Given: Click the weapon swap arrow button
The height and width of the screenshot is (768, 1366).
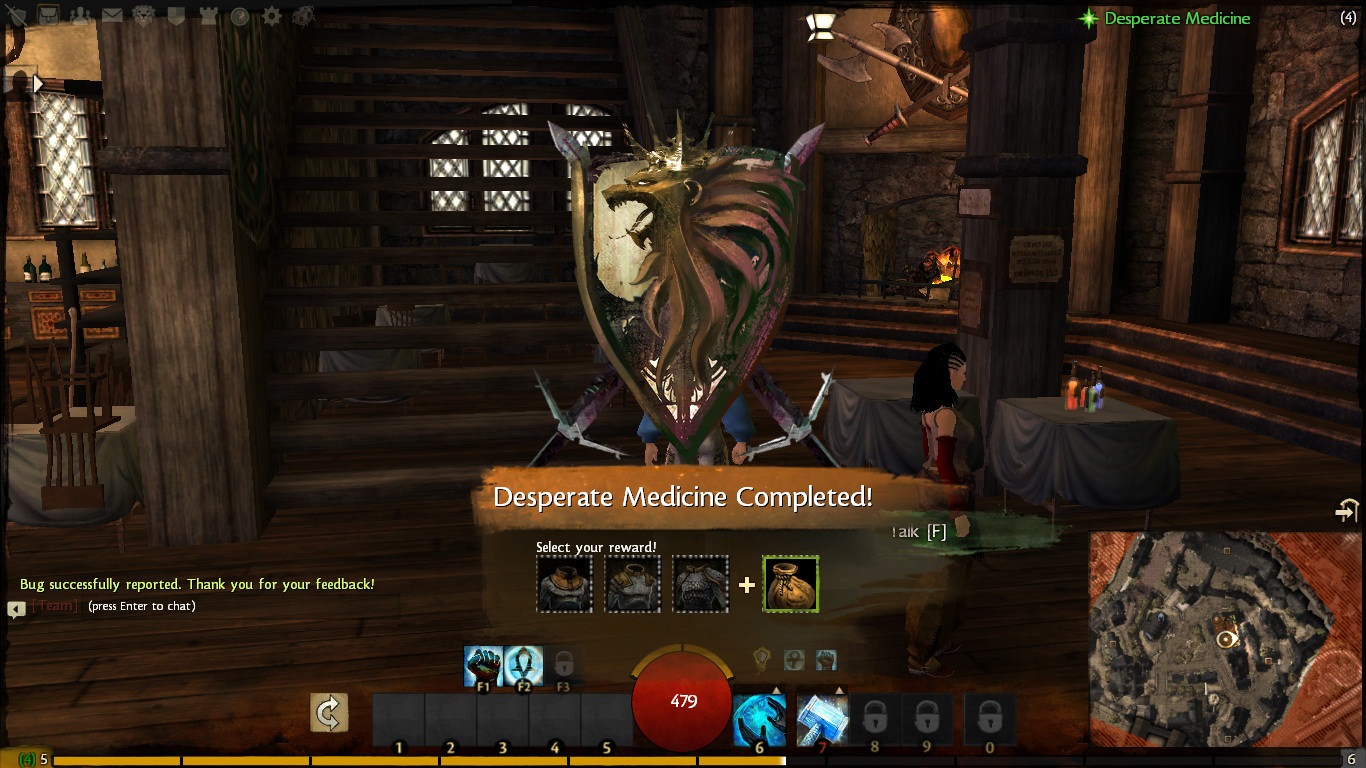Looking at the screenshot, I should click(x=329, y=713).
